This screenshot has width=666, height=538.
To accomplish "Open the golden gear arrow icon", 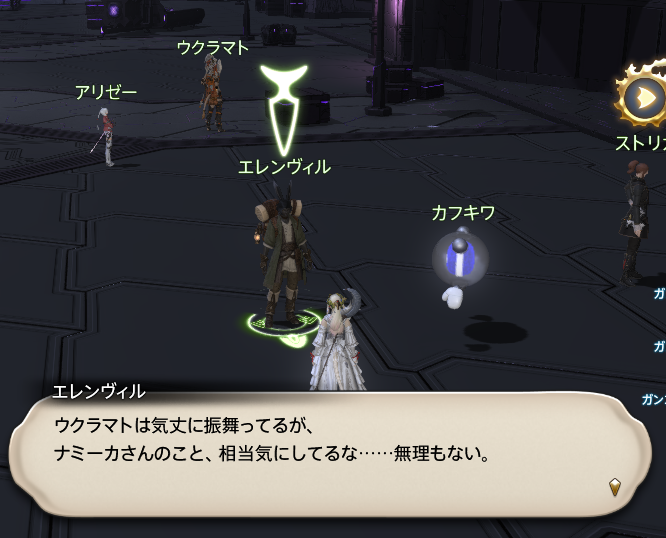I will 644,98.
